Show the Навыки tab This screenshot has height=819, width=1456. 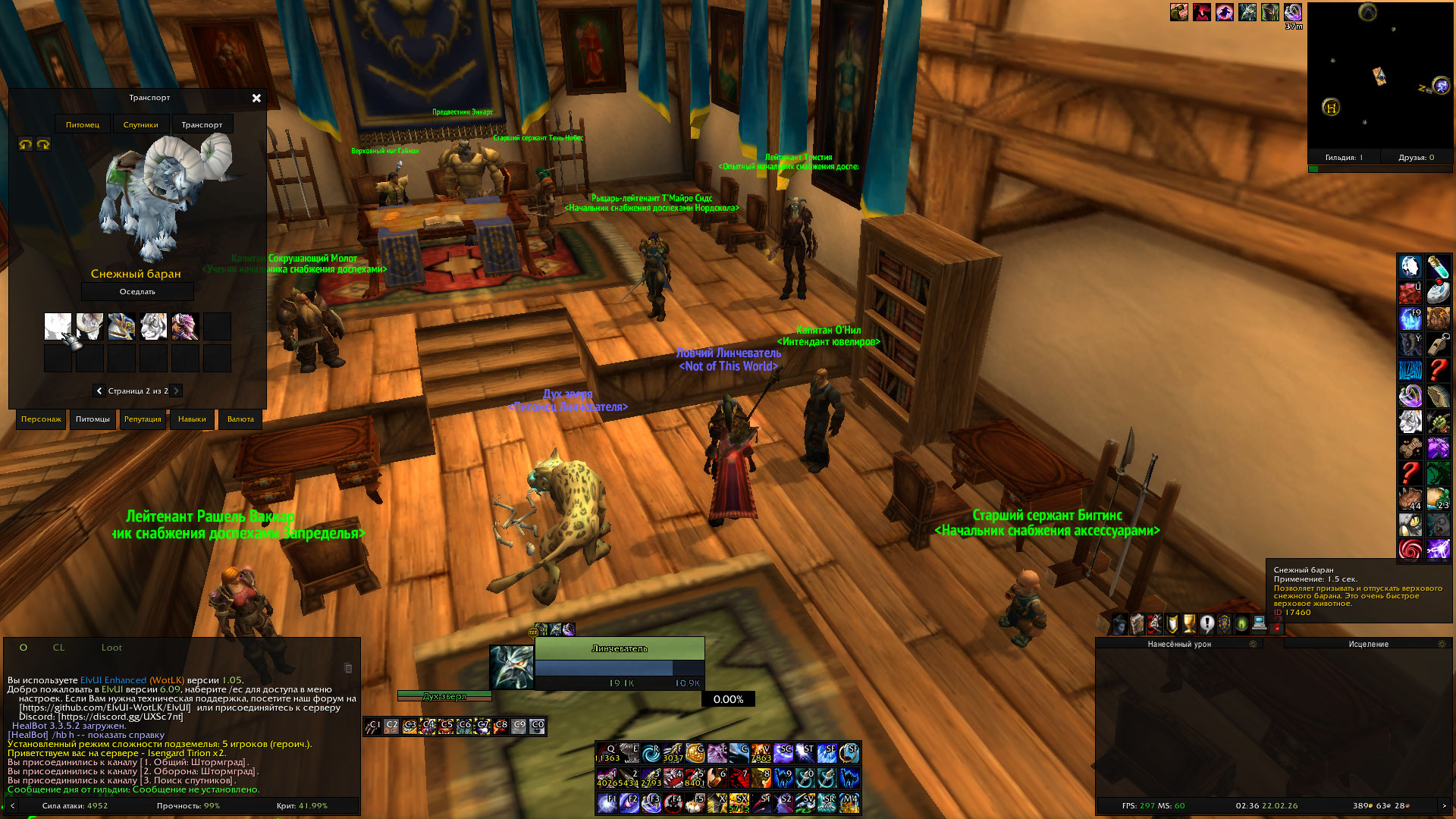(192, 419)
